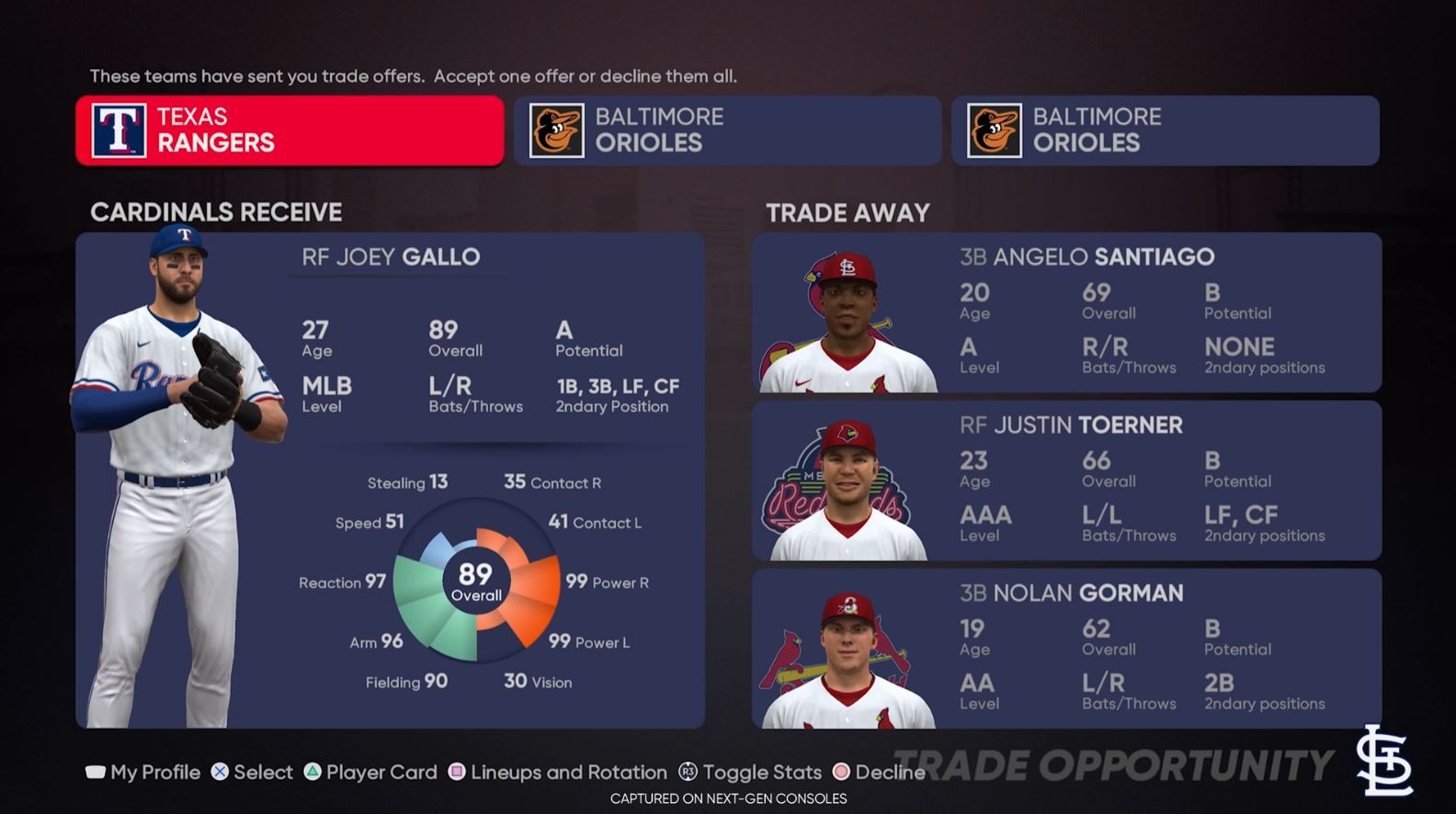Select the Texas Rangers trade offer tab
This screenshot has height=814, width=1456.
click(x=290, y=130)
